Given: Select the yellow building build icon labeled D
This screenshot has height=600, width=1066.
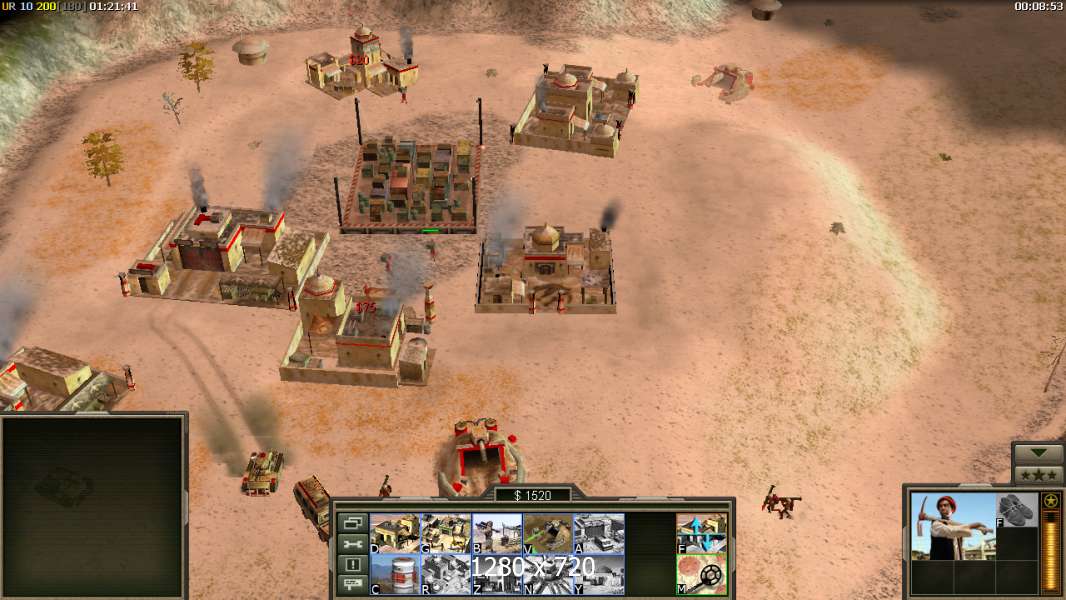Looking at the screenshot, I should tap(395, 533).
